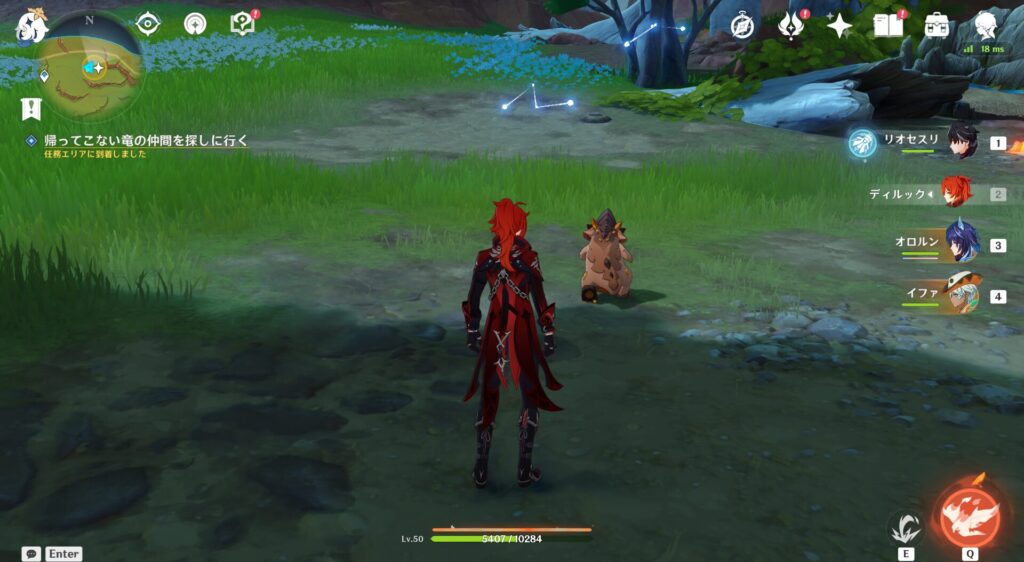Open the adventurer handbook book icon
This screenshot has height=562, width=1024.
(x=888, y=25)
